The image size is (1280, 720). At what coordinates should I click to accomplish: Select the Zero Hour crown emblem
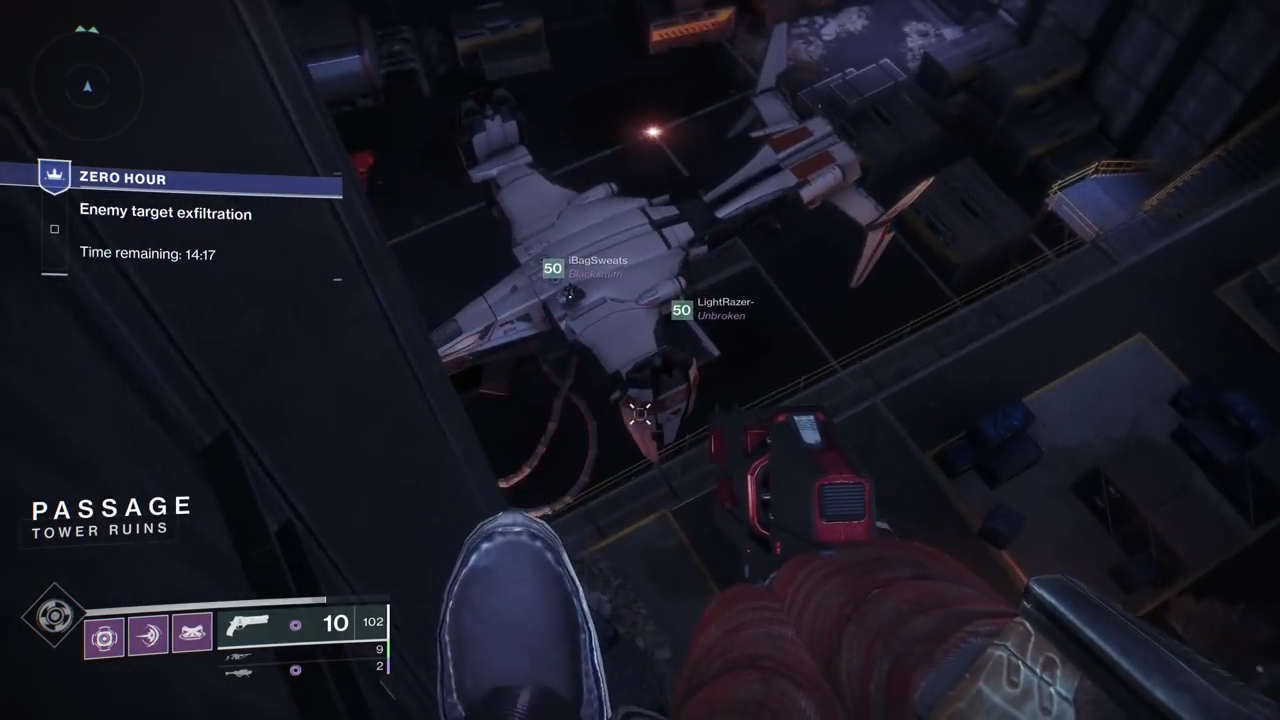(54, 176)
